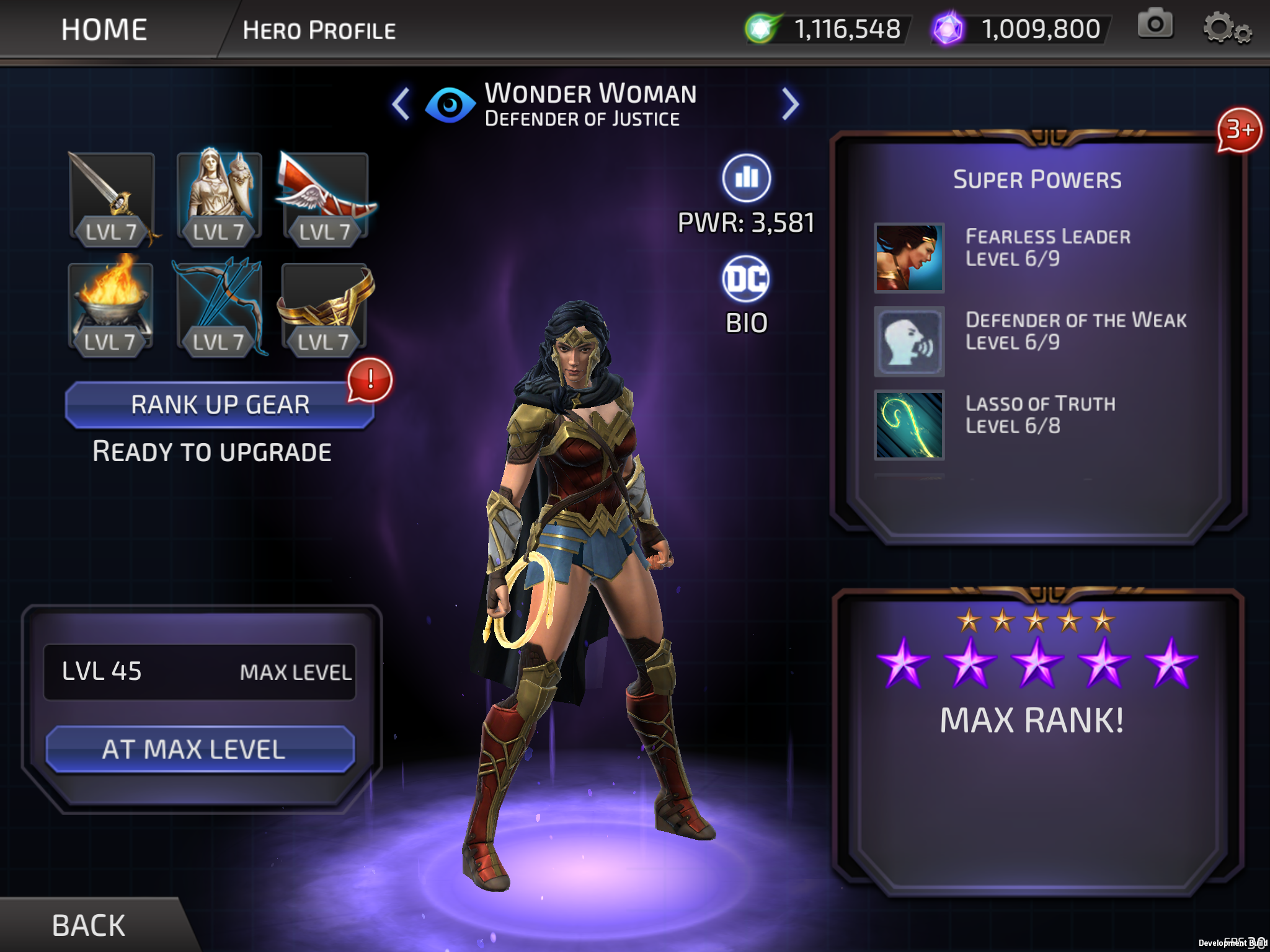Go to the HOME screen
This screenshot has width=1270, height=952.
click(x=104, y=30)
